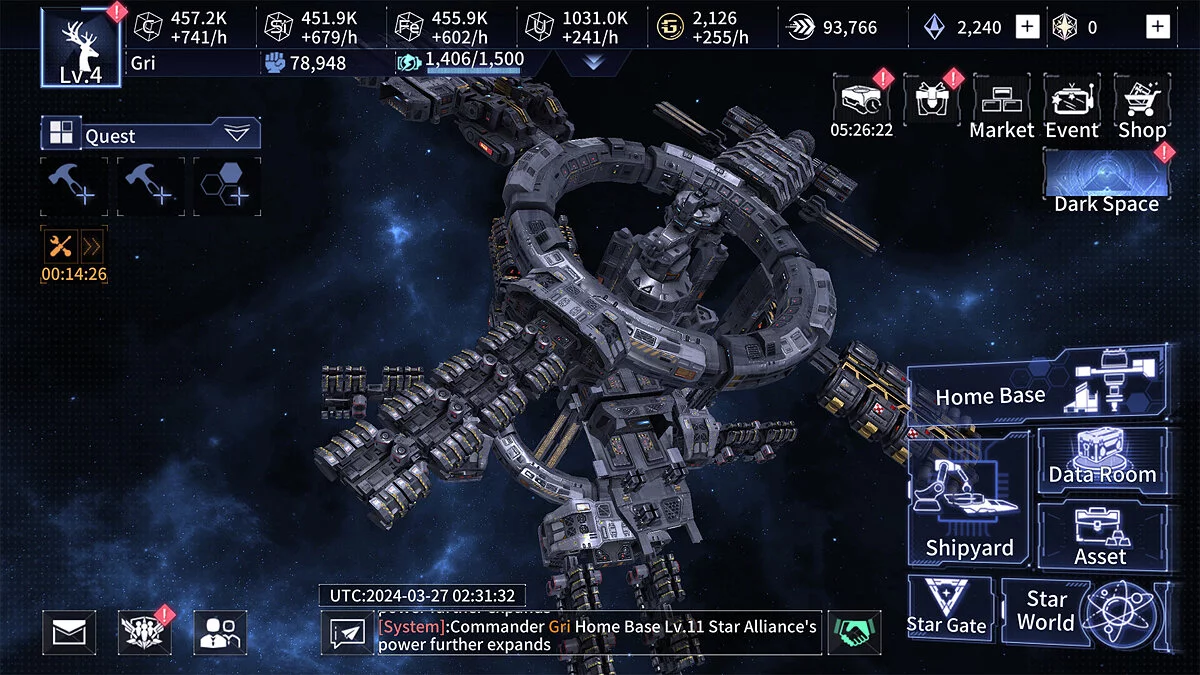The image size is (1200, 675).
Task: Open the mail envelope inbox
Action: click(69, 632)
